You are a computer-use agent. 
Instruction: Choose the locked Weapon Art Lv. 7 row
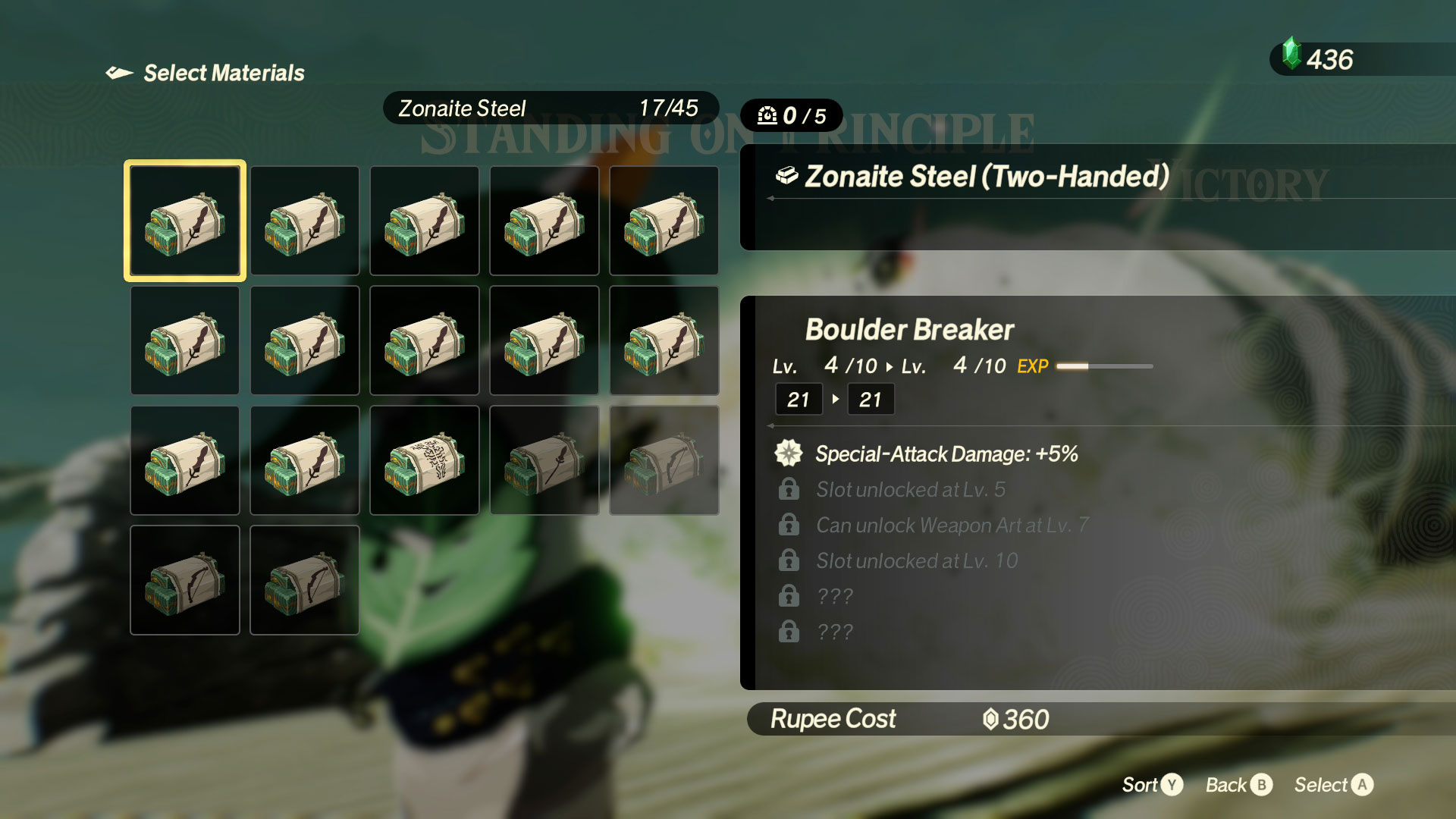(x=952, y=526)
